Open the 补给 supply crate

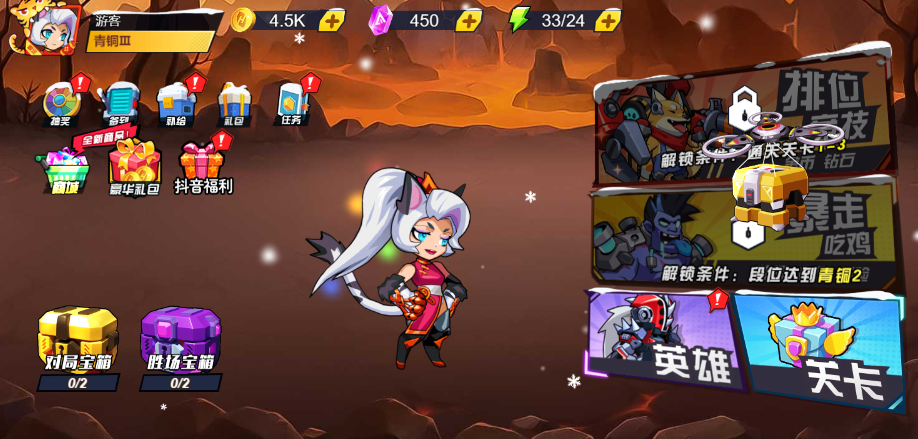pos(176,104)
